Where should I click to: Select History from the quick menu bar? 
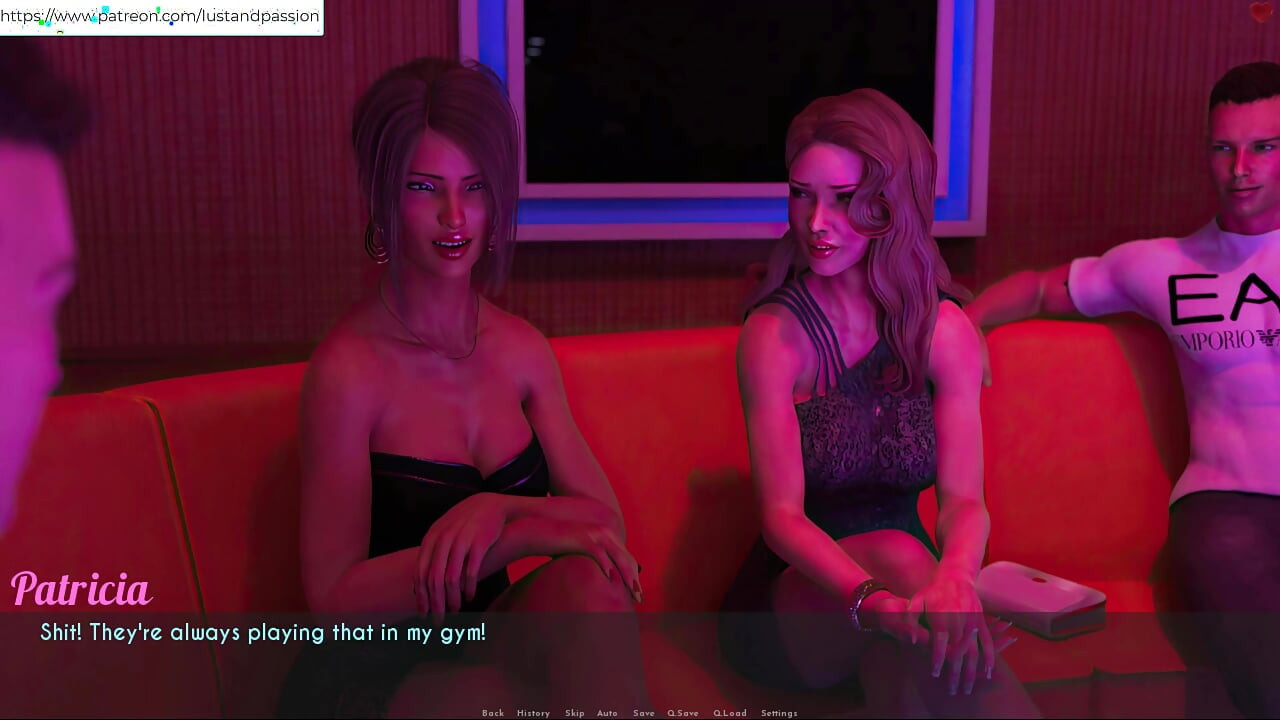click(x=533, y=712)
